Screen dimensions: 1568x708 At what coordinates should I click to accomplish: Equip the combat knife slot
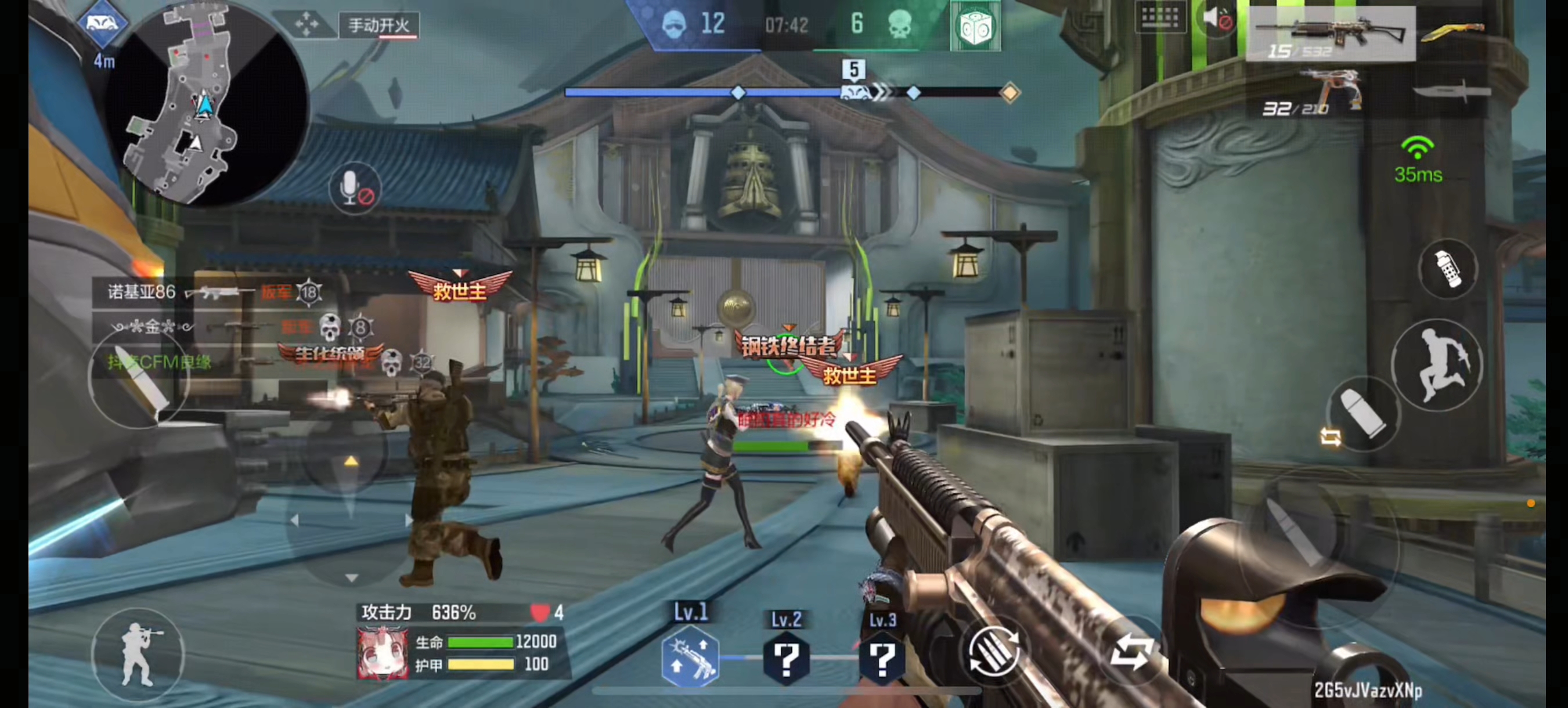(x=1452, y=92)
